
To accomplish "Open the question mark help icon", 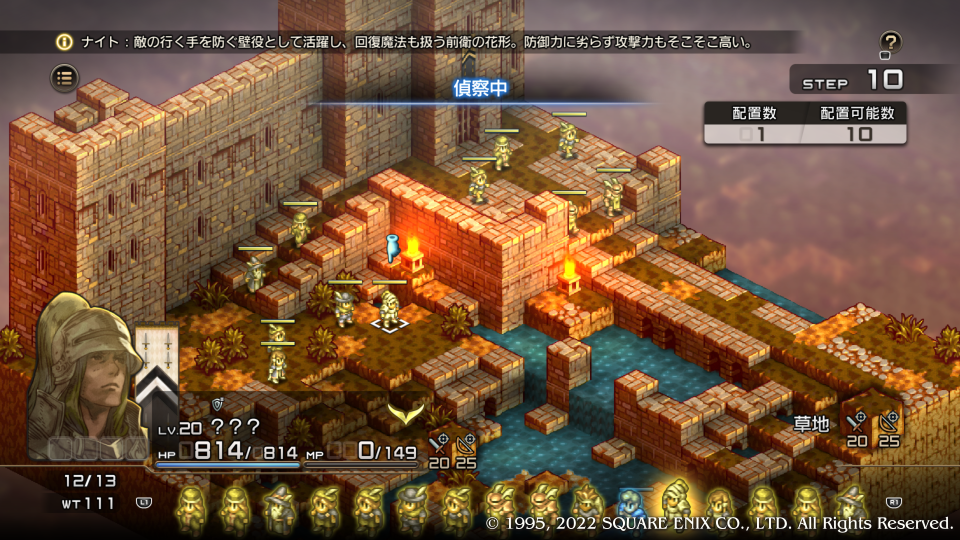I will coord(890,42).
